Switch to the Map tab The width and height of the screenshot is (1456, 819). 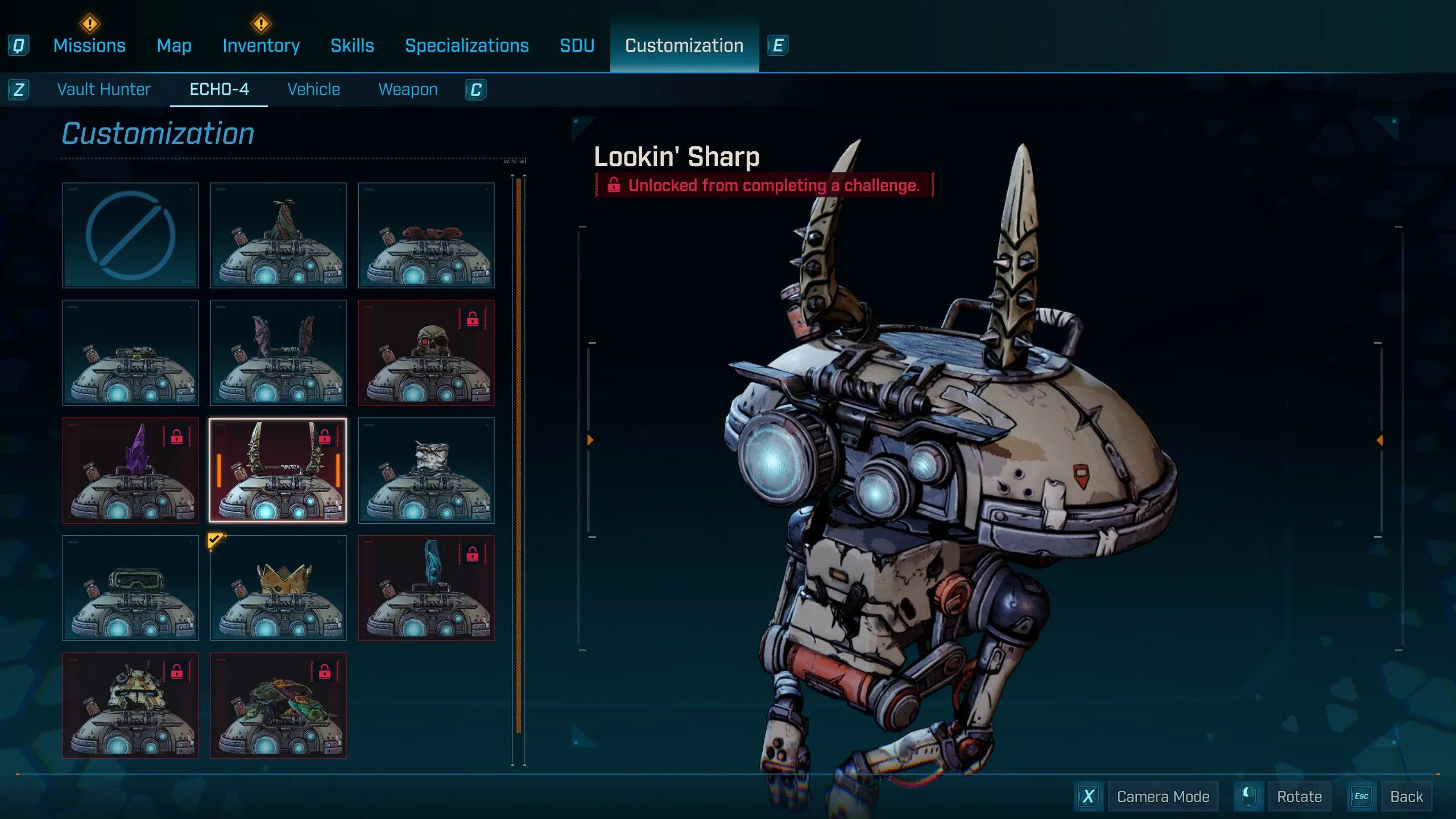pyautogui.click(x=174, y=45)
